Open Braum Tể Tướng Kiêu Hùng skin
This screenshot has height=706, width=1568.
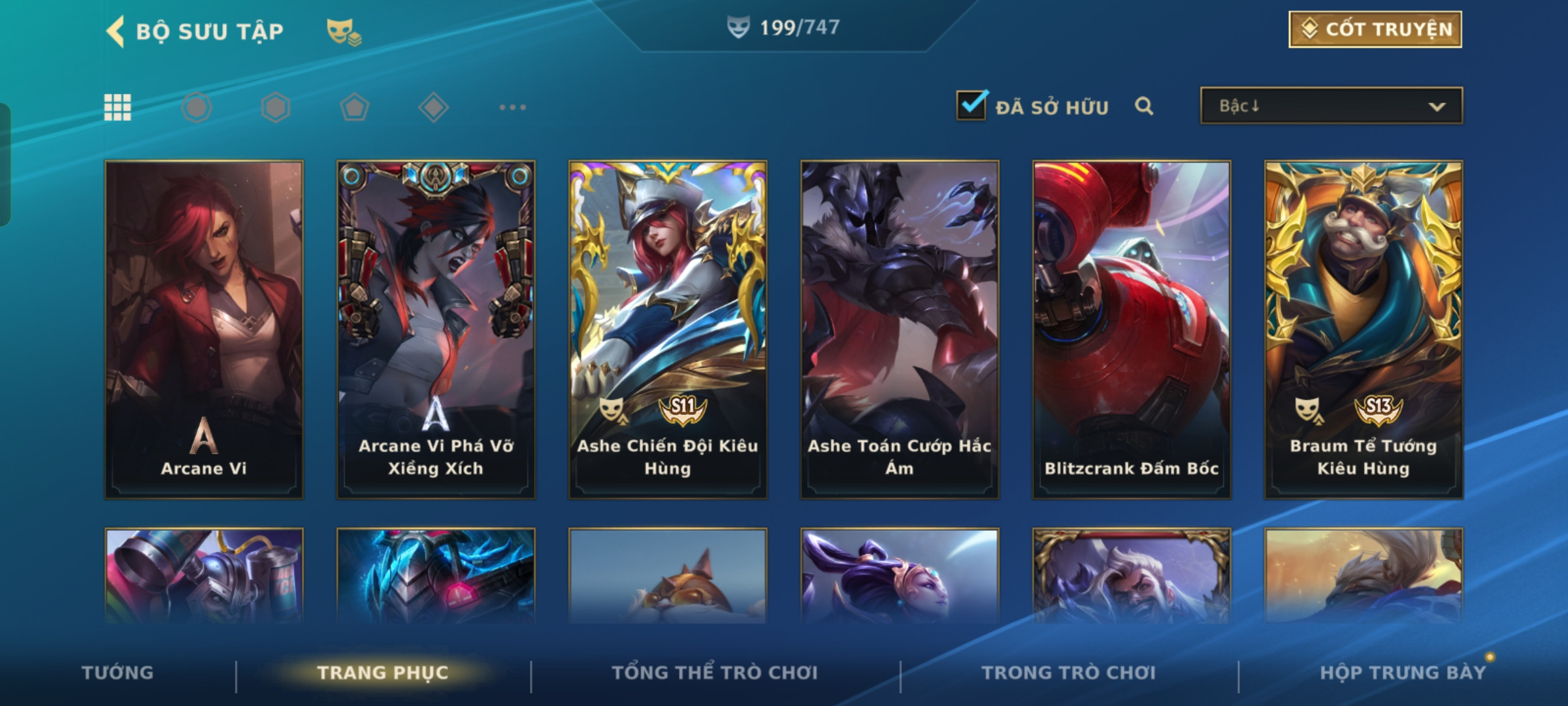[1364, 329]
